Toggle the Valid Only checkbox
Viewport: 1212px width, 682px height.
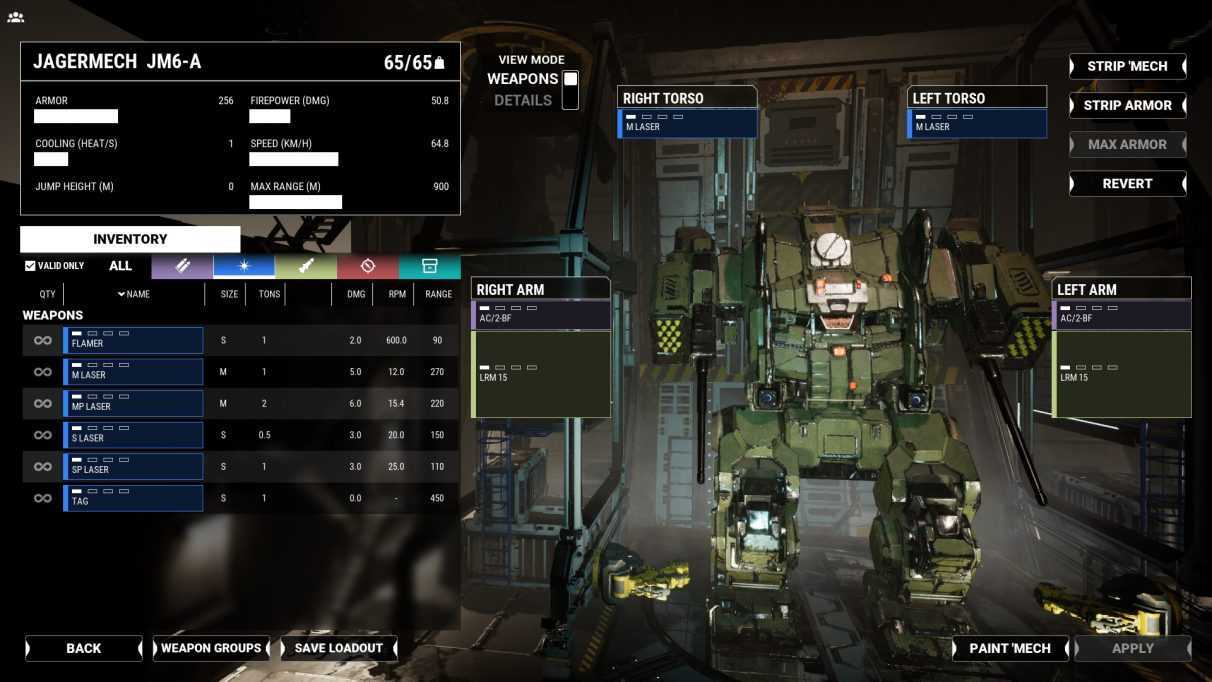[30, 266]
